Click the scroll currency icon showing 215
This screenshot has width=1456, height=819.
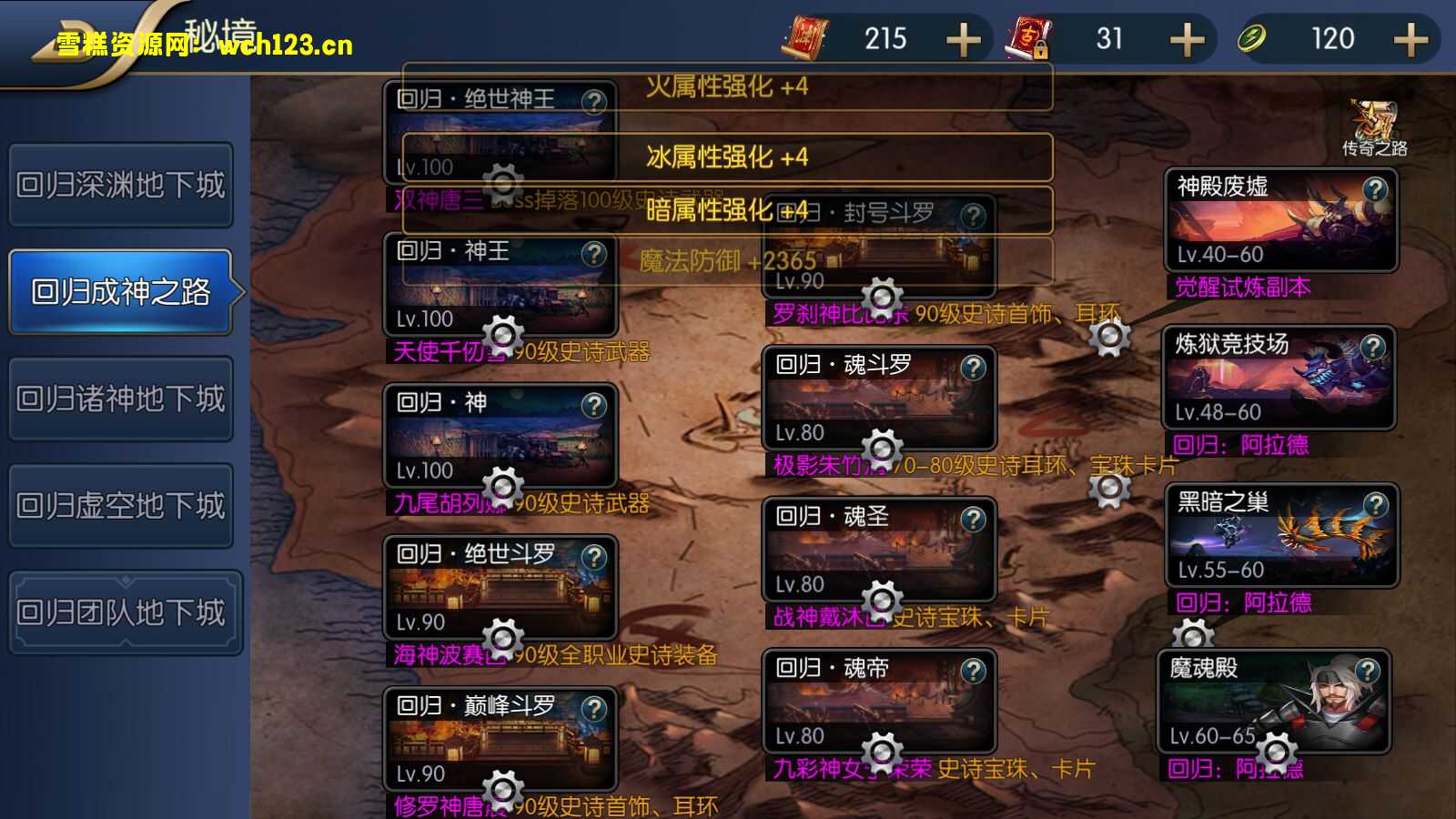[x=808, y=38]
